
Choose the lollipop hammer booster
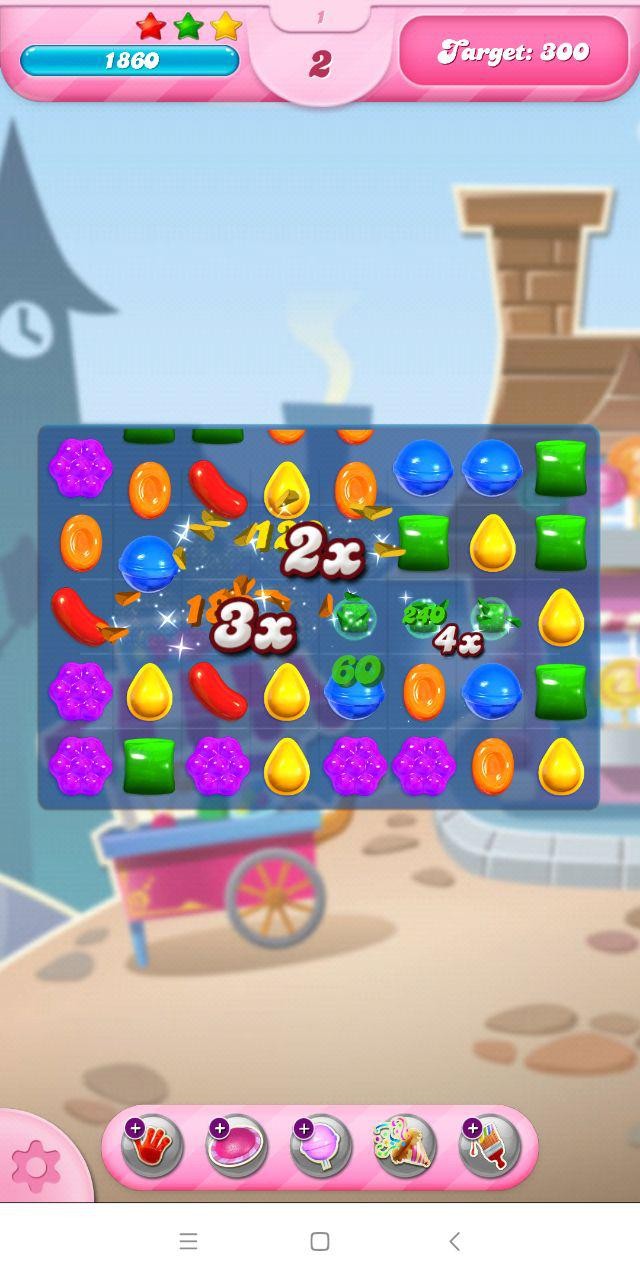321,1146
